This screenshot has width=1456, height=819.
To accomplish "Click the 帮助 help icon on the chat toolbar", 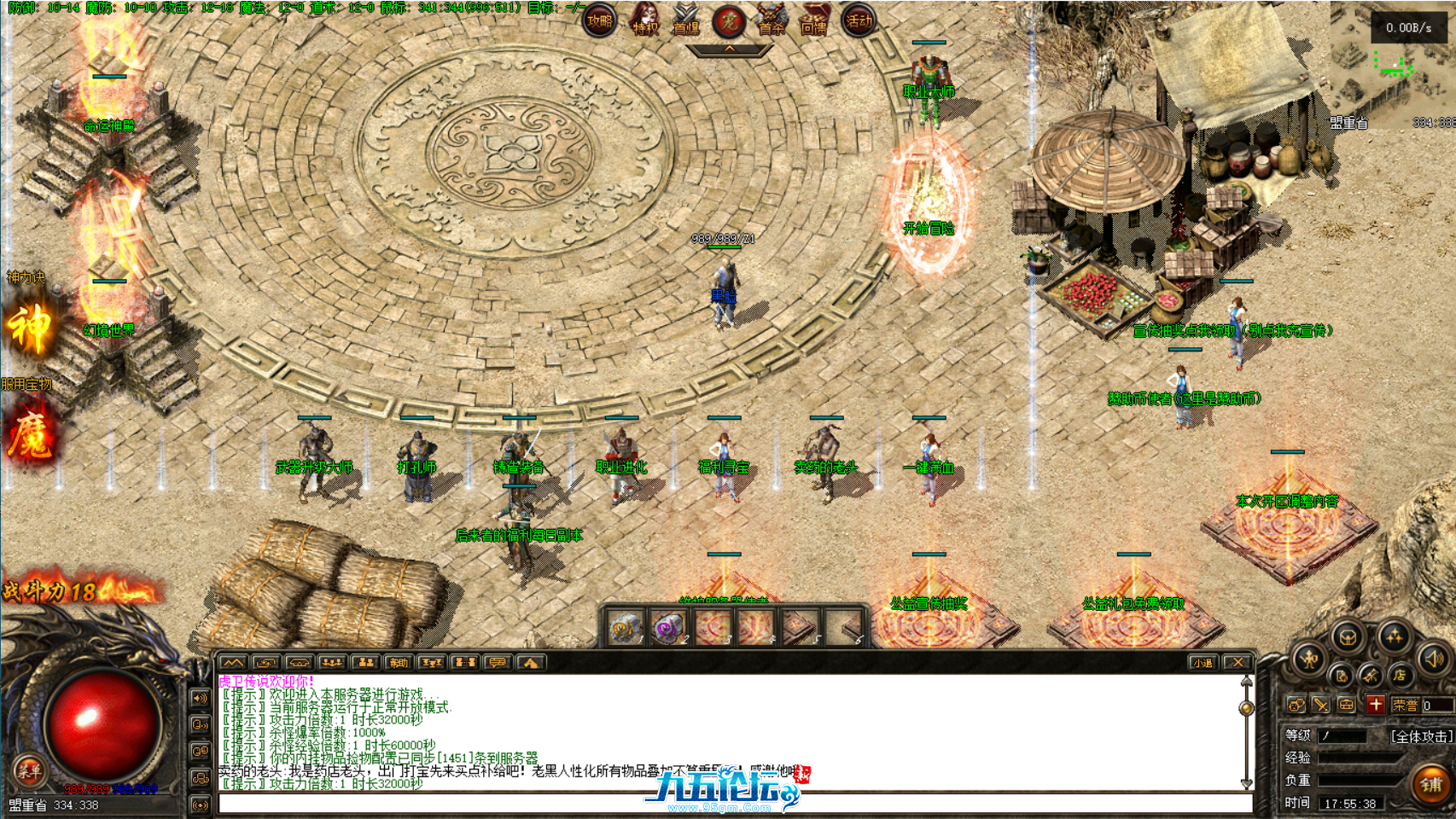I will [398, 663].
